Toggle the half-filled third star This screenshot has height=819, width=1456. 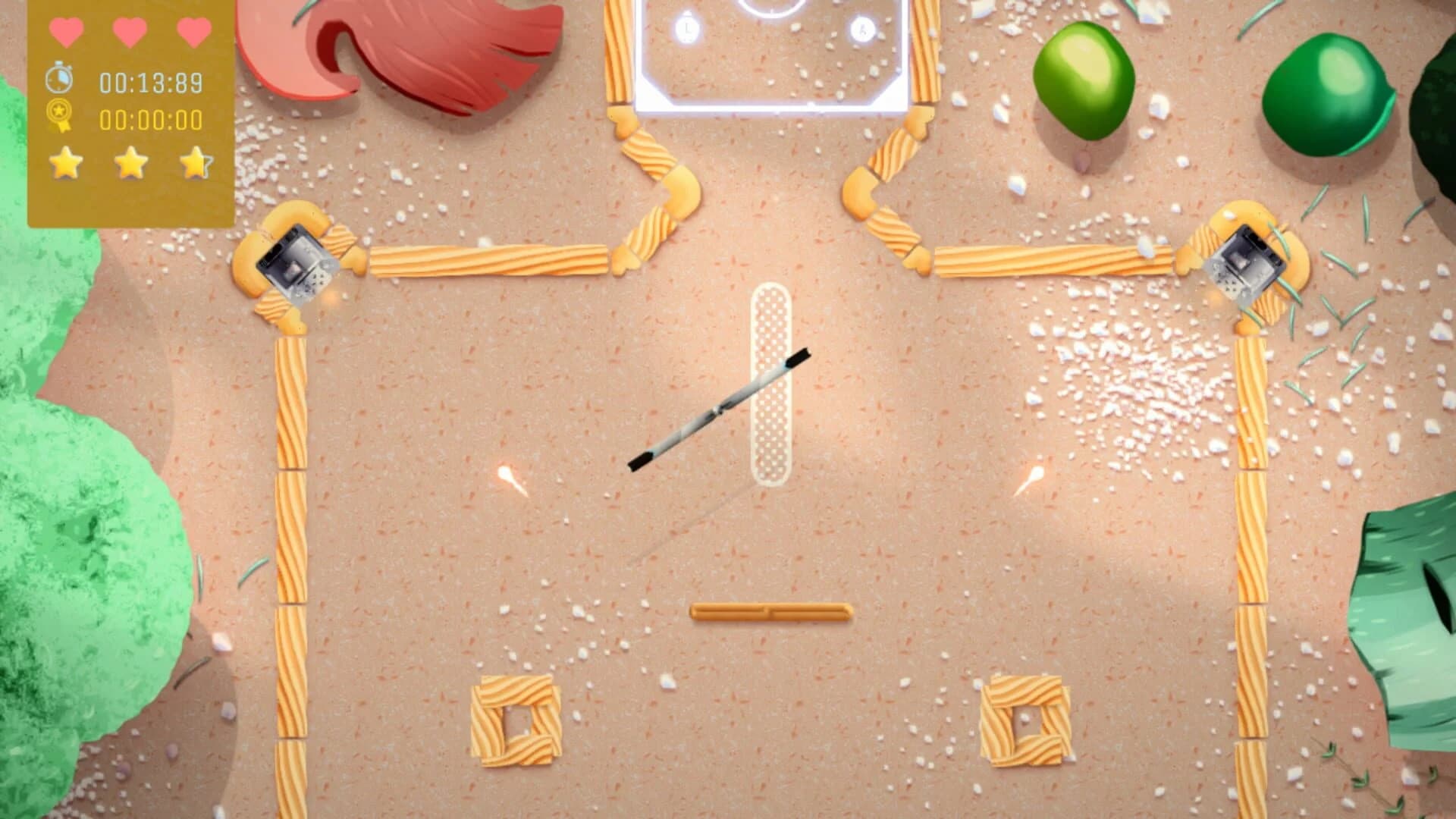pos(194,164)
